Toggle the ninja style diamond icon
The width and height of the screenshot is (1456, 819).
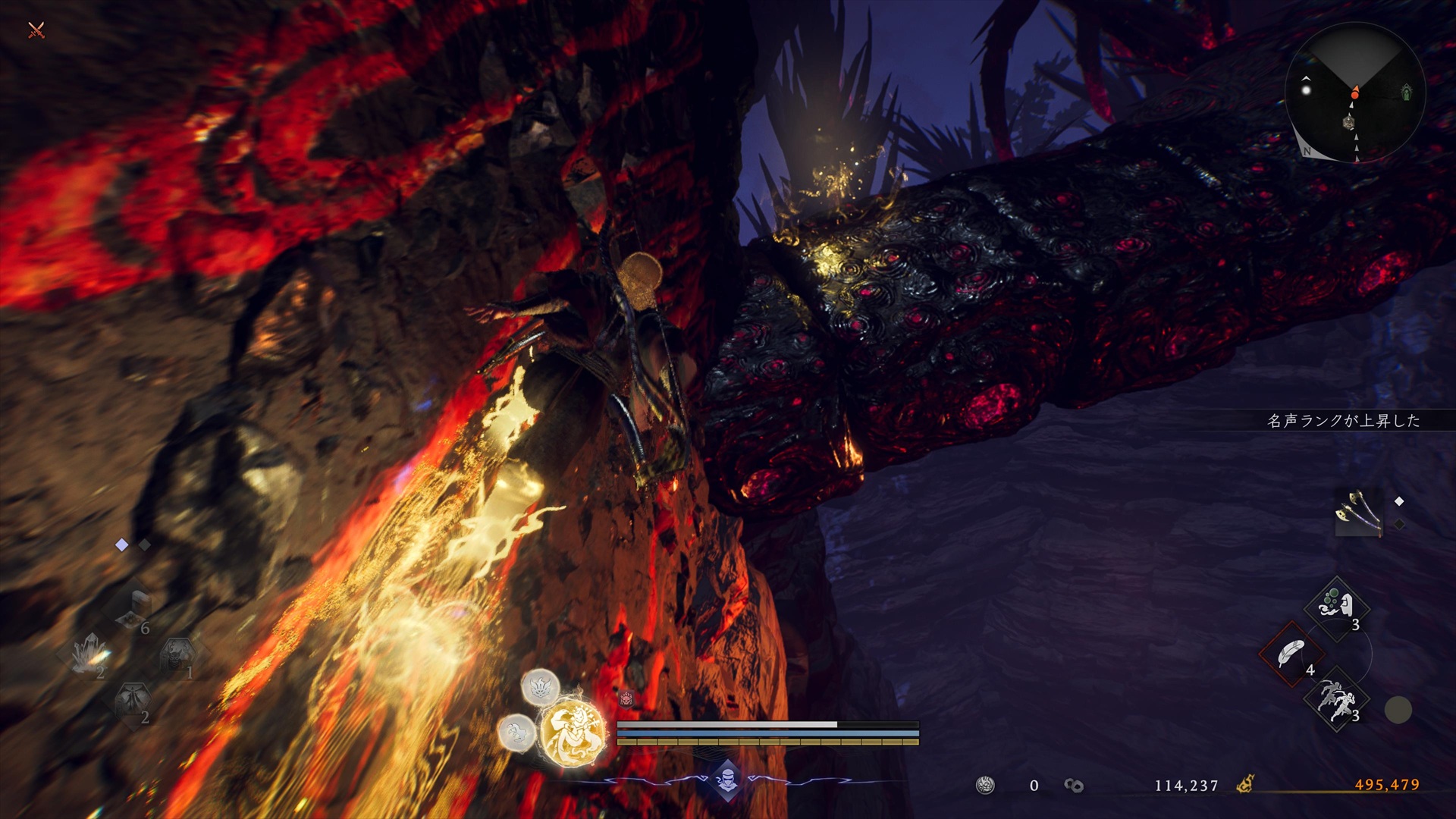point(727,780)
